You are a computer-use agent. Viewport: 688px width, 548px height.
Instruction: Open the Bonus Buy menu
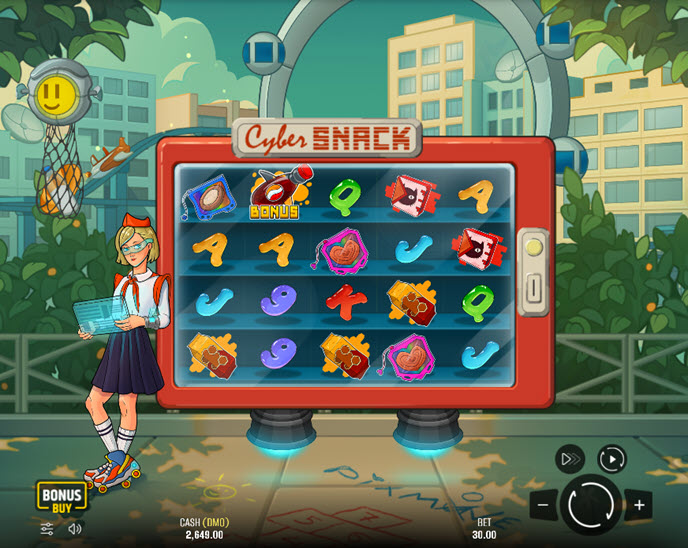61,498
